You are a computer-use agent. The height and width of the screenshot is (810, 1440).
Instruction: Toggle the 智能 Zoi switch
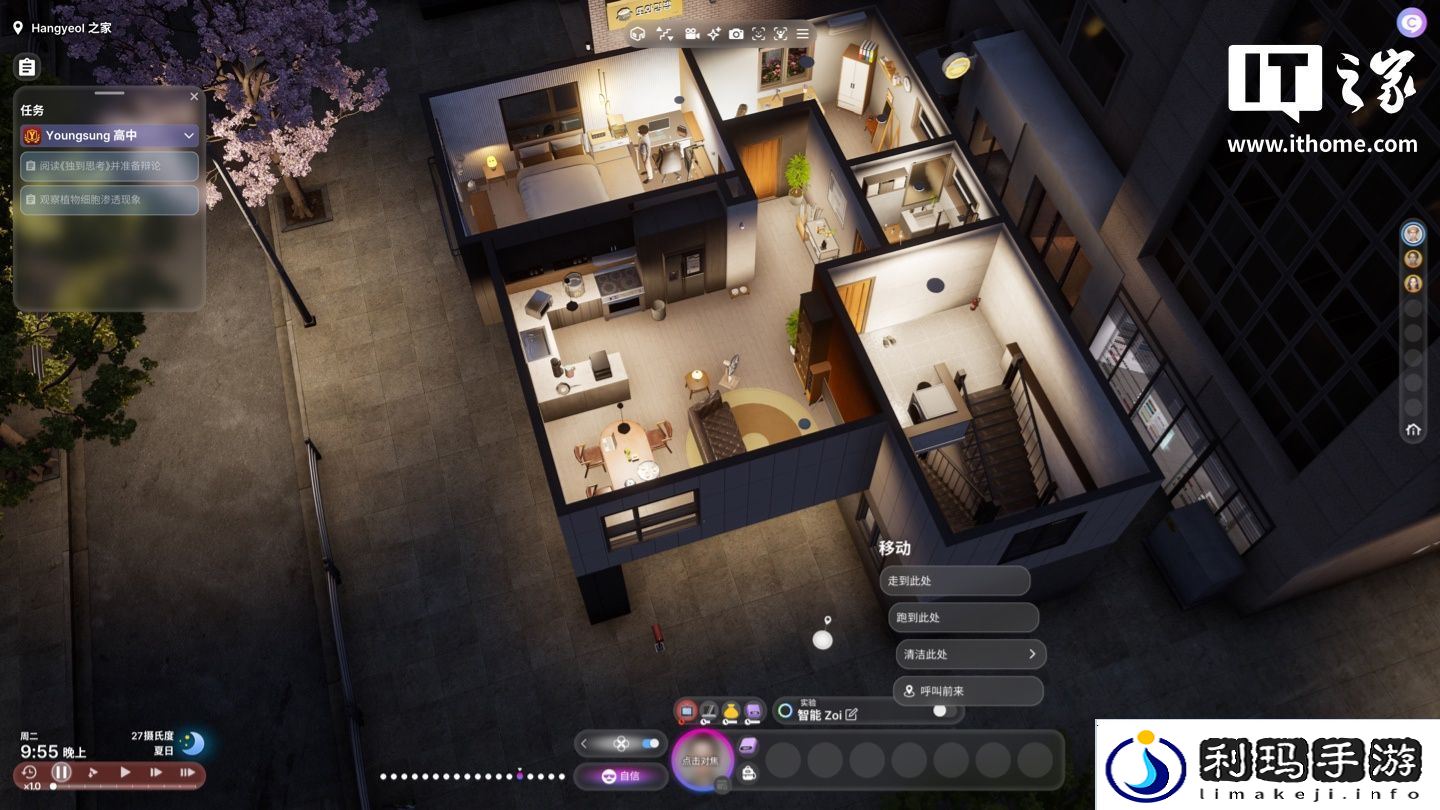pos(940,711)
